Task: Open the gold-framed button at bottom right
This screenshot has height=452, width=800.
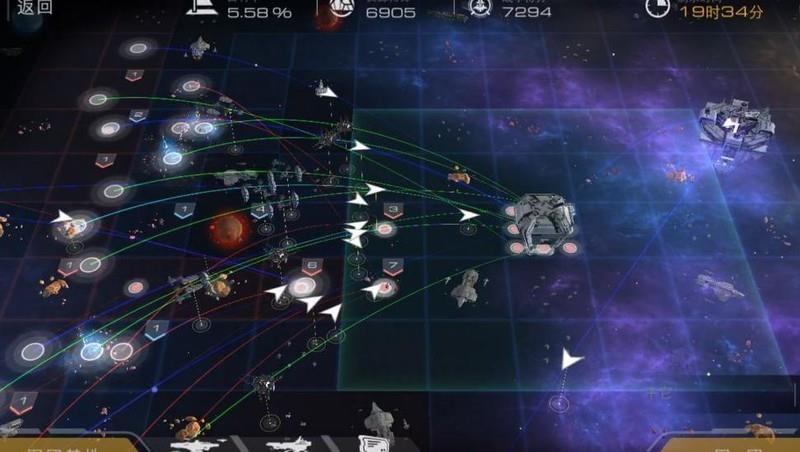Action: [728, 444]
